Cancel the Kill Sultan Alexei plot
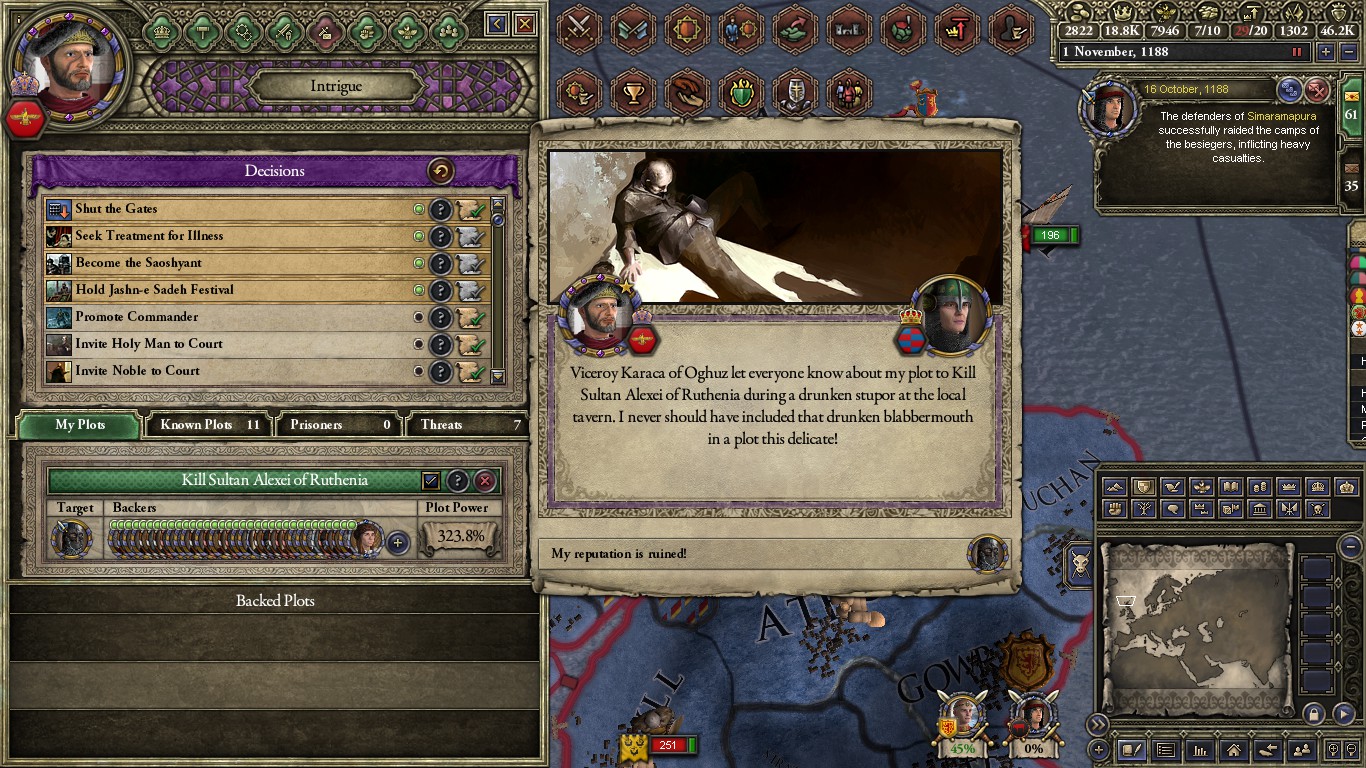Viewport: 1366px width, 768px height. (485, 481)
